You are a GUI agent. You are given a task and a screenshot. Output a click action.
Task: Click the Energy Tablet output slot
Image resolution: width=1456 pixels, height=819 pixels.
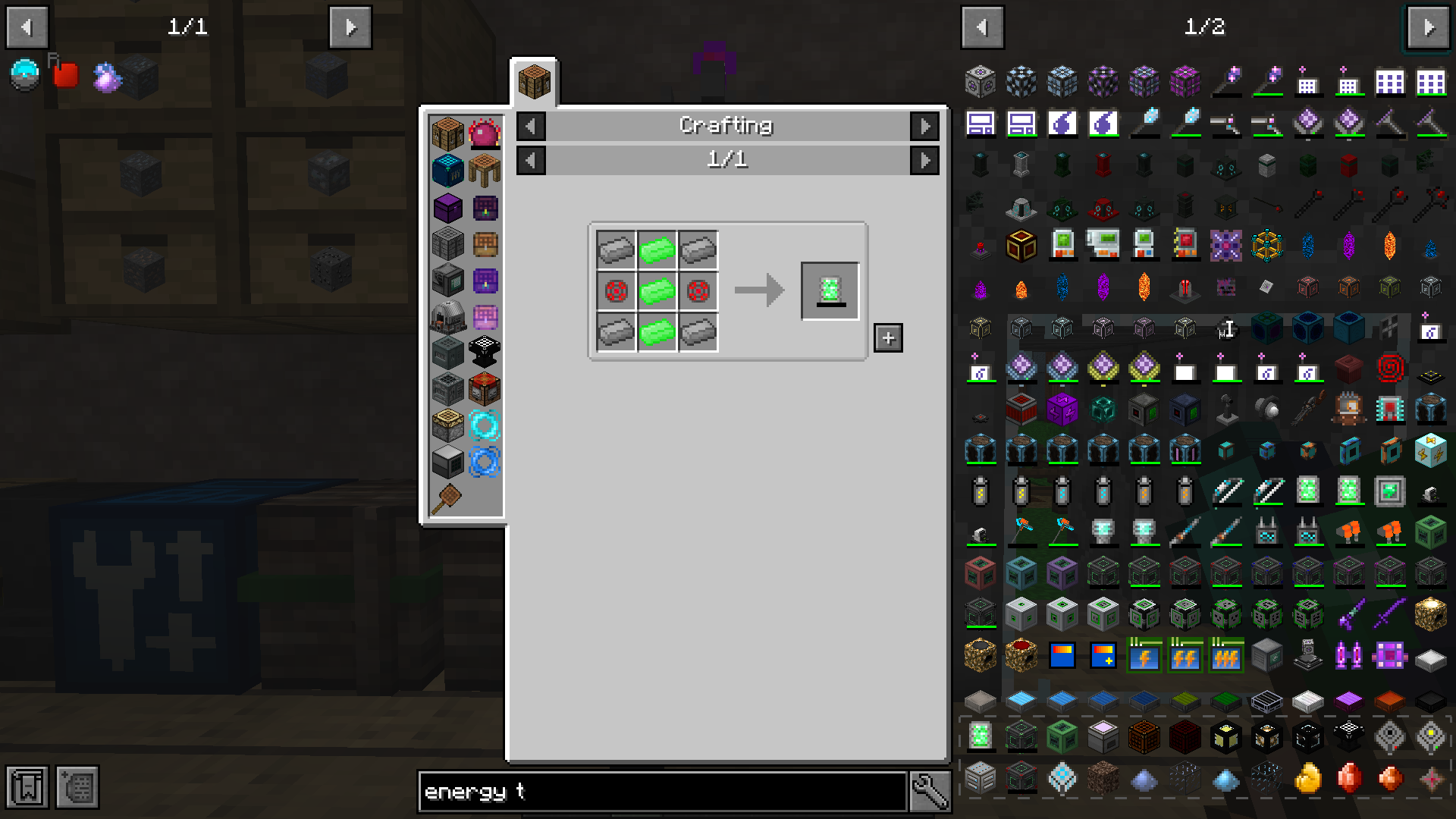[830, 289]
